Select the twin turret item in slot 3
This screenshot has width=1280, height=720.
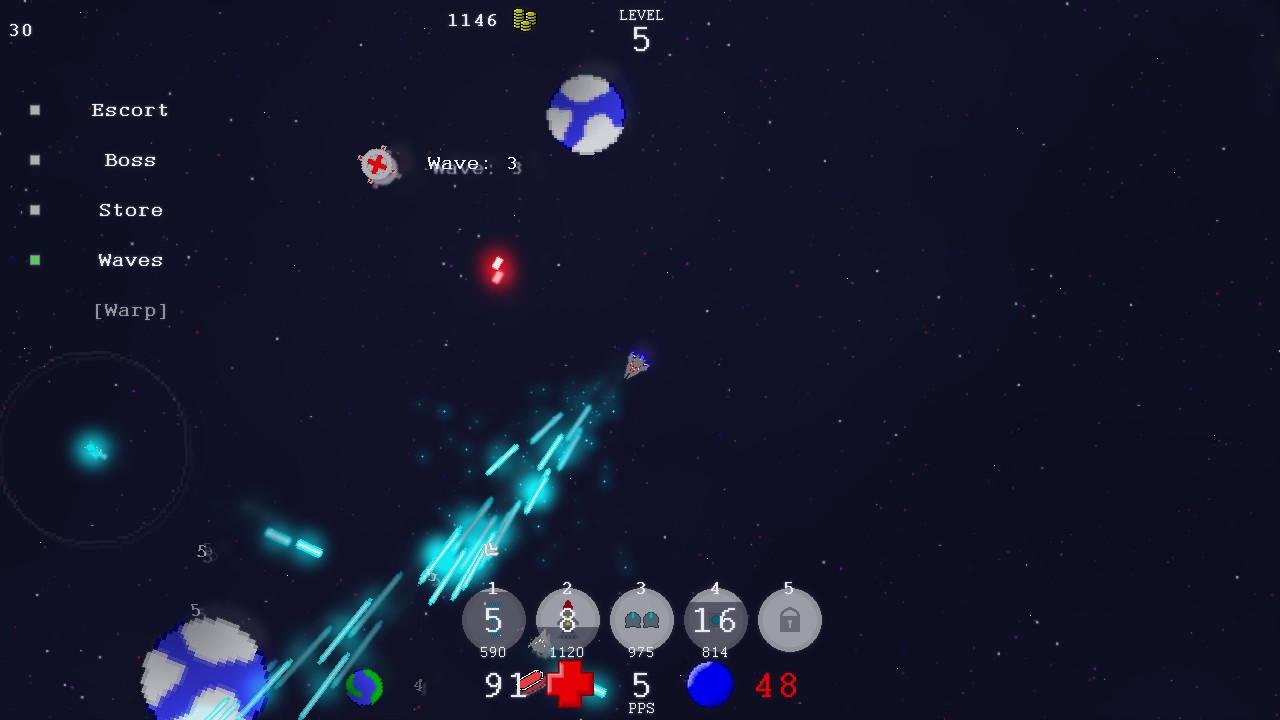pyautogui.click(x=641, y=620)
